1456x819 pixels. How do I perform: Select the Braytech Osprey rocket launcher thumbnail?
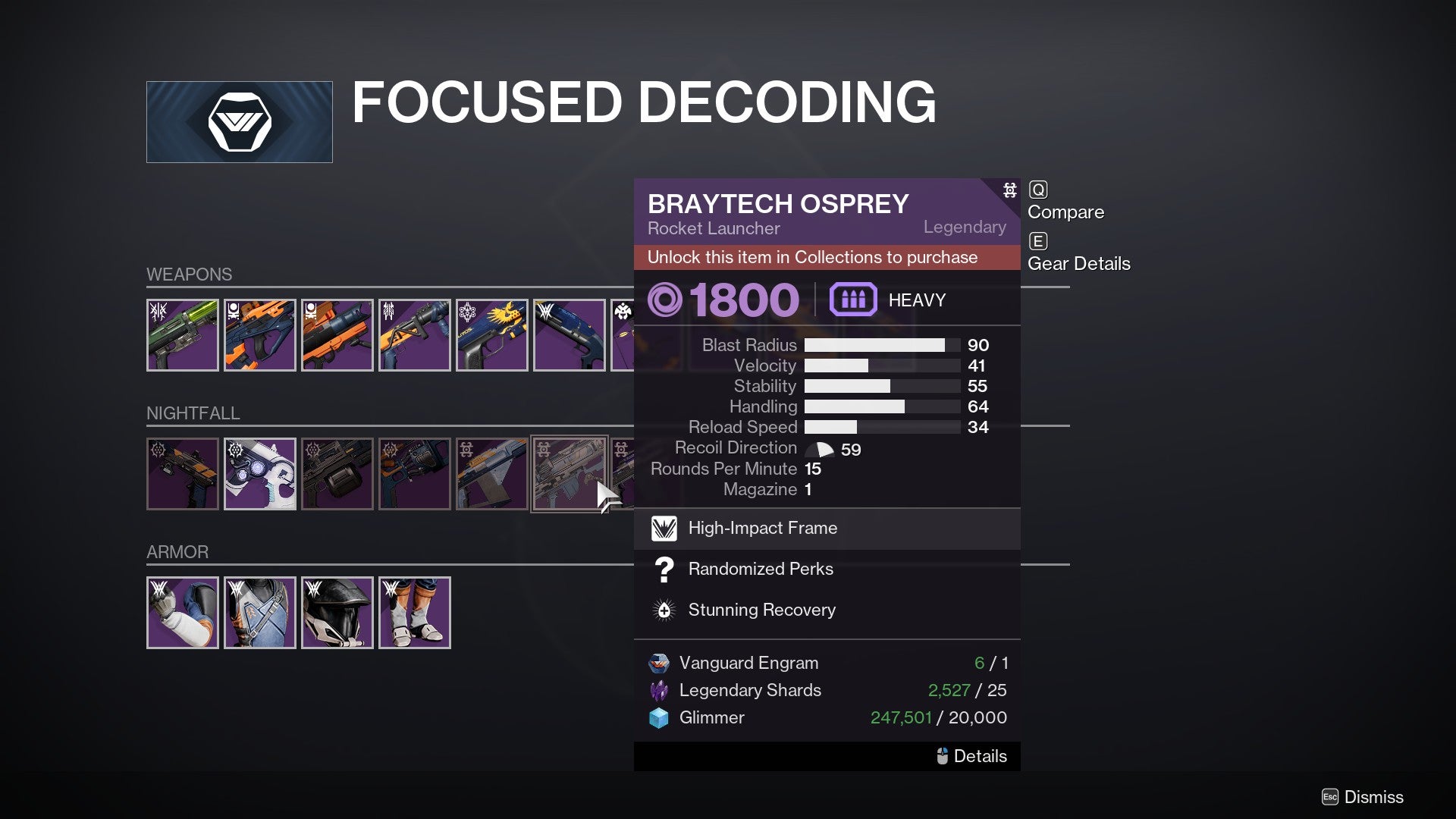tap(570, 474)
